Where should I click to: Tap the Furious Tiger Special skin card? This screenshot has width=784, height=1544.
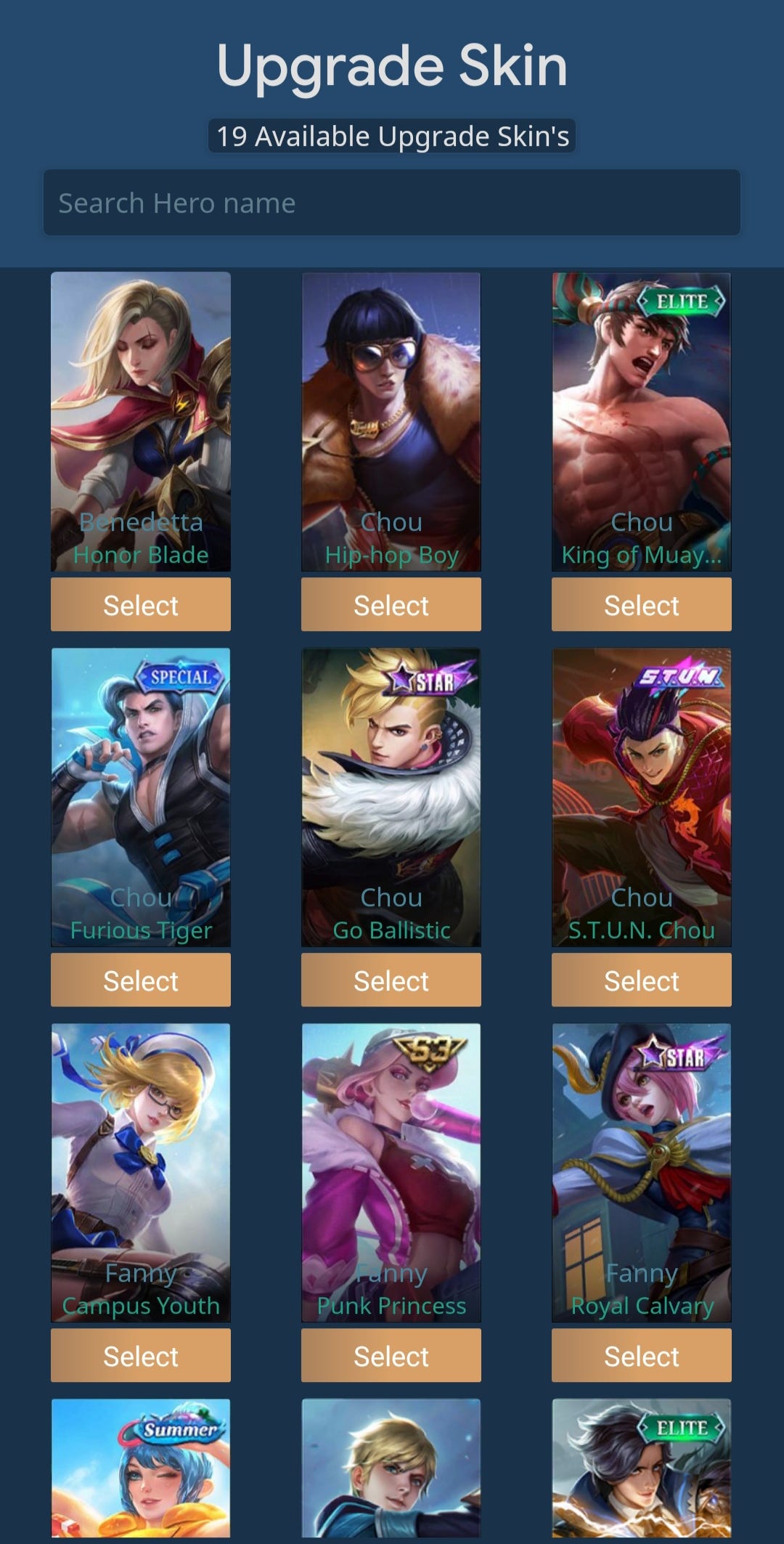141,797
